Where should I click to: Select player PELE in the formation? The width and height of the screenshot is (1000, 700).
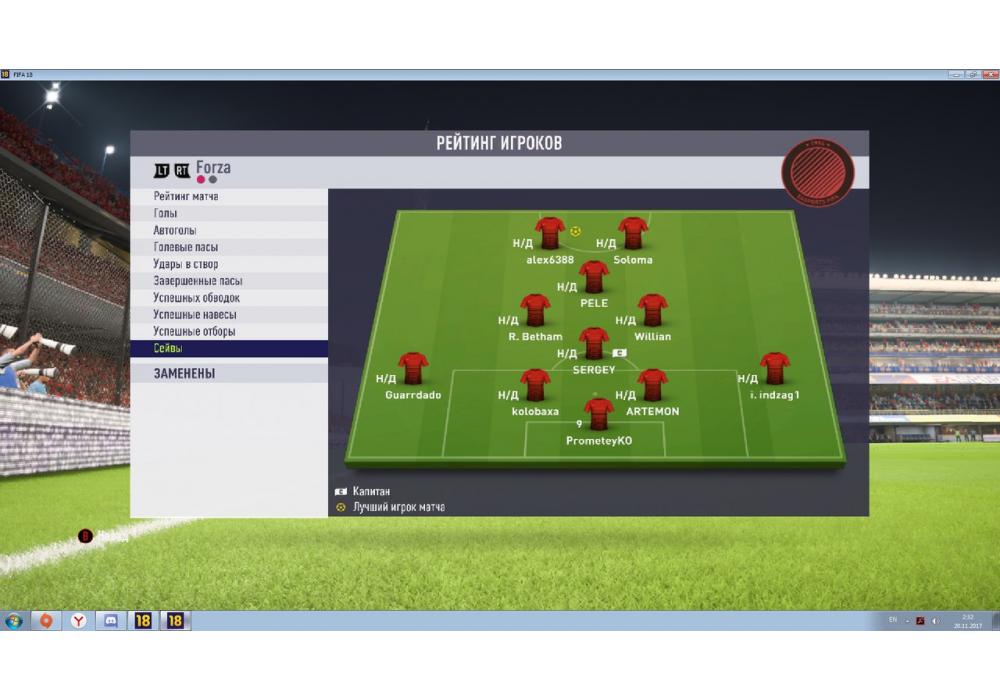(594, 276)
